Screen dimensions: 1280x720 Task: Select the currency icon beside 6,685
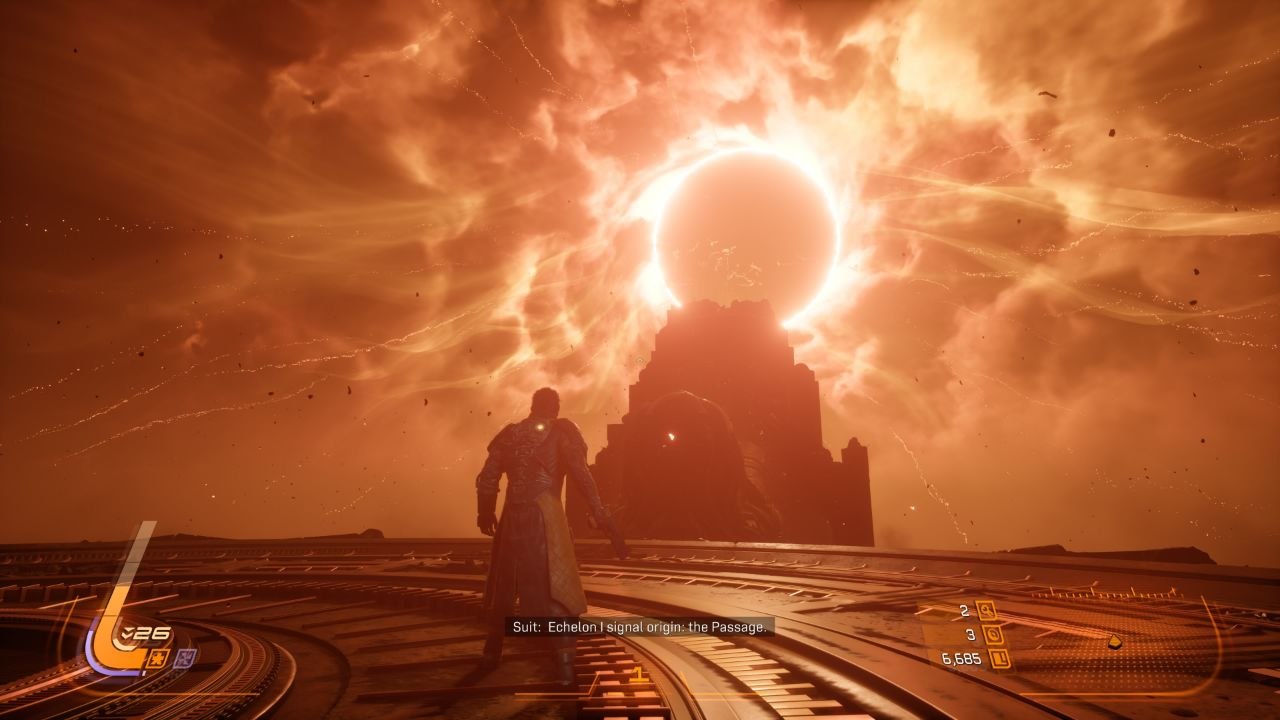[998, 658]
